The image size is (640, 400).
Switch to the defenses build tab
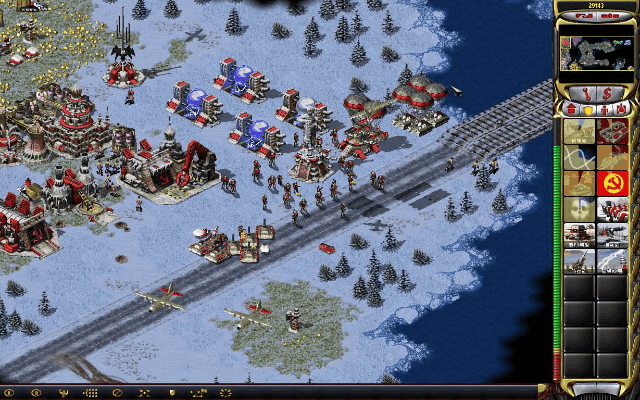[x=588, y=108]
